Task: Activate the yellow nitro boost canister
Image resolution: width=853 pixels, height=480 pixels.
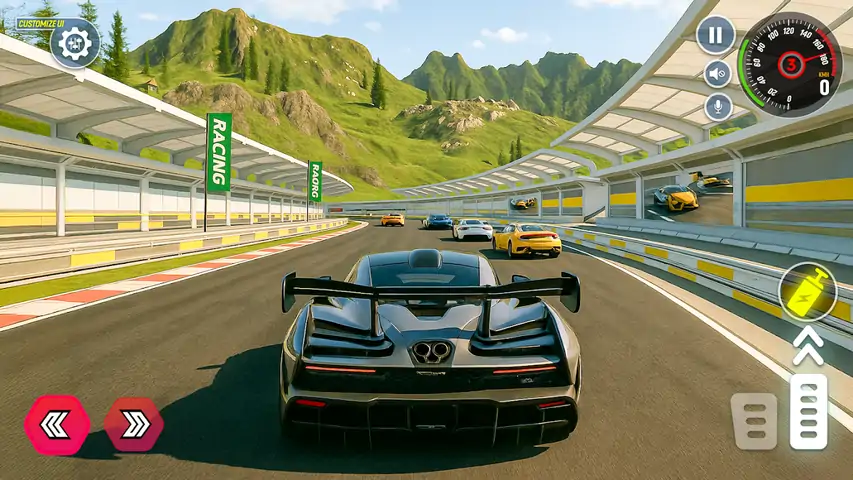Action: [x=807, y=293]
